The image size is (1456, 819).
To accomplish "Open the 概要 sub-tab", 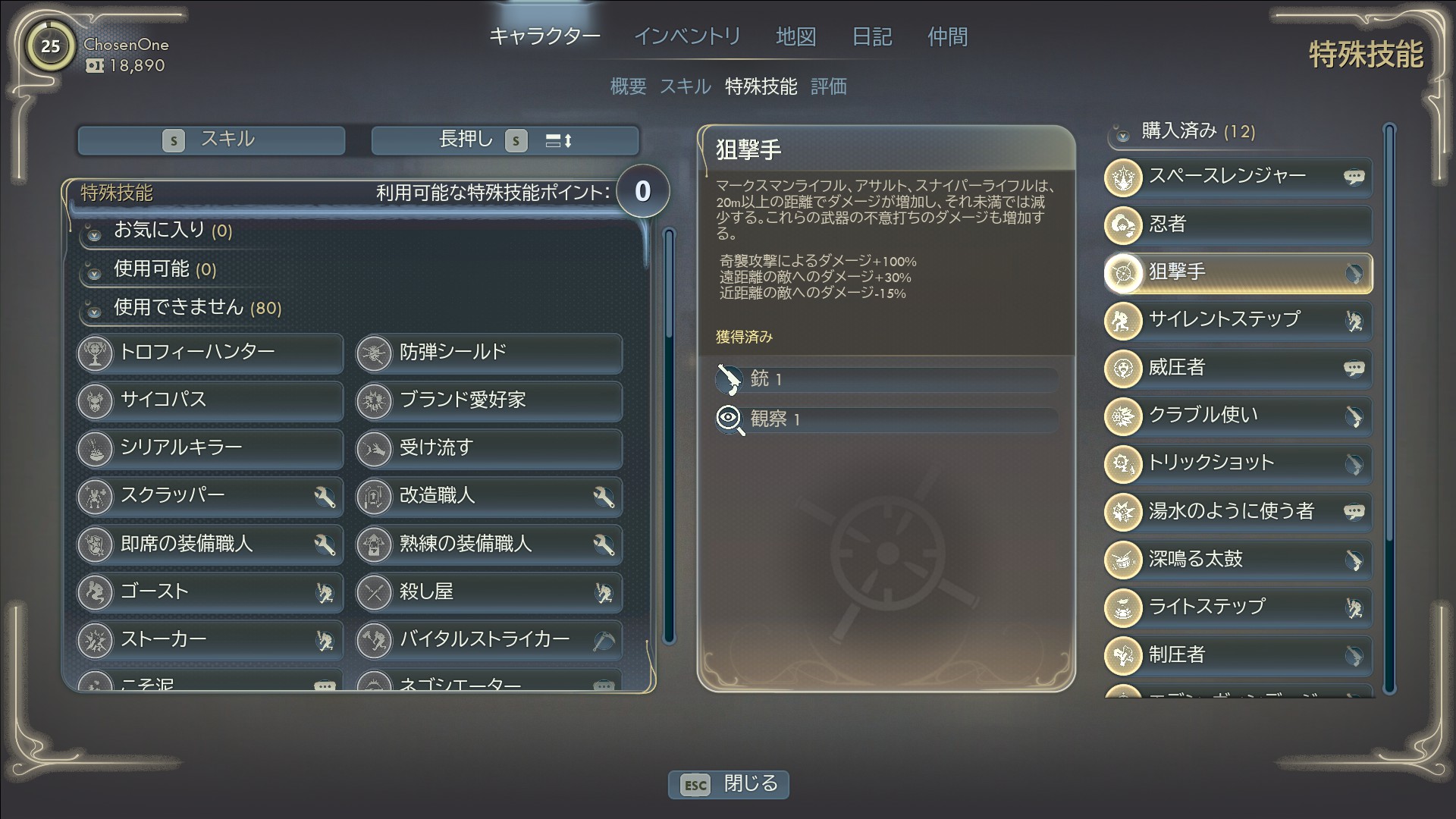I will [628, 86].
